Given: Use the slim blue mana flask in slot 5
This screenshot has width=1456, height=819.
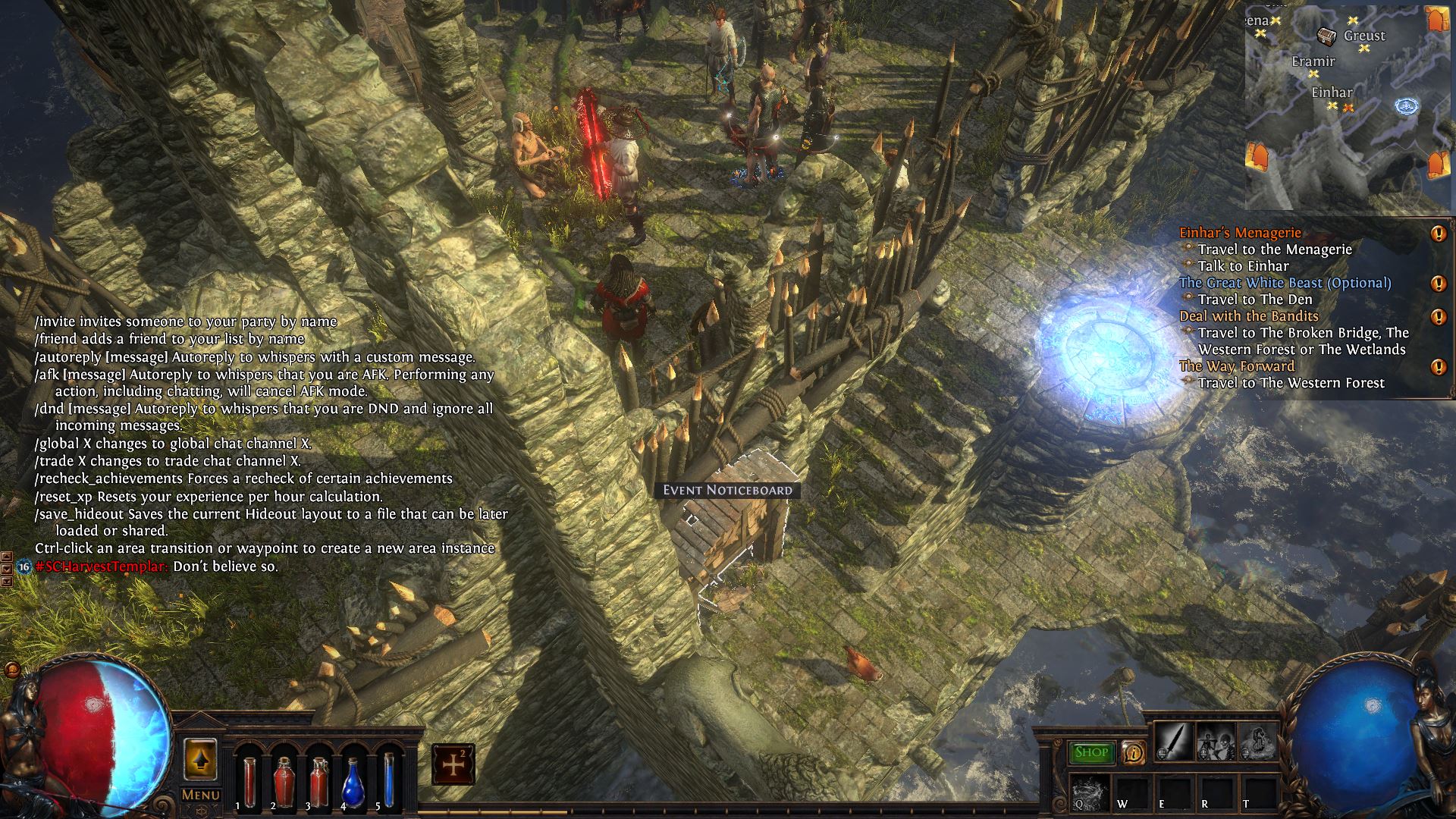Looking at the screenshot, I should [388, 781].
